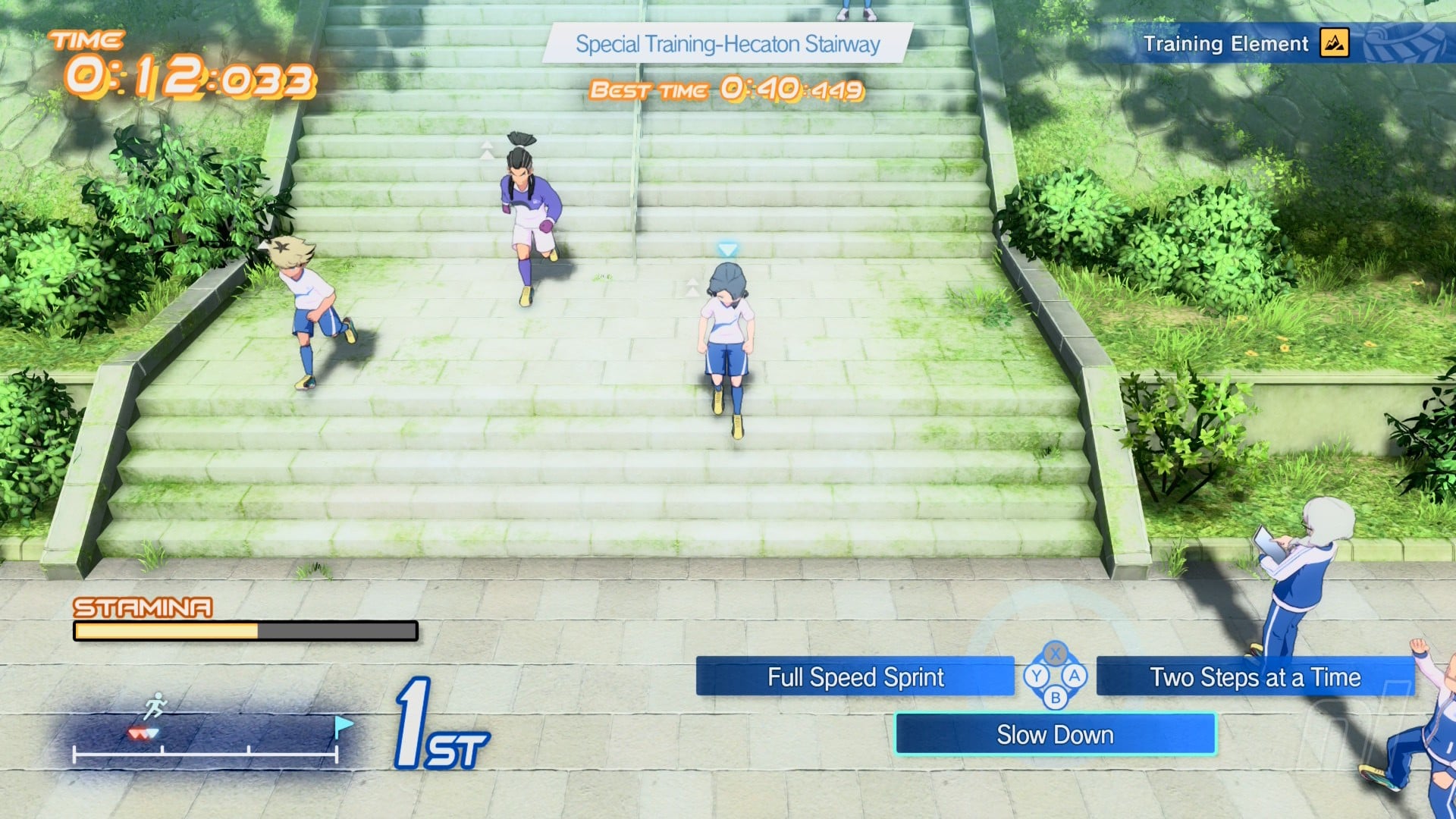
Task: Select Two Steps at a Time
Action: (1255, 676)
